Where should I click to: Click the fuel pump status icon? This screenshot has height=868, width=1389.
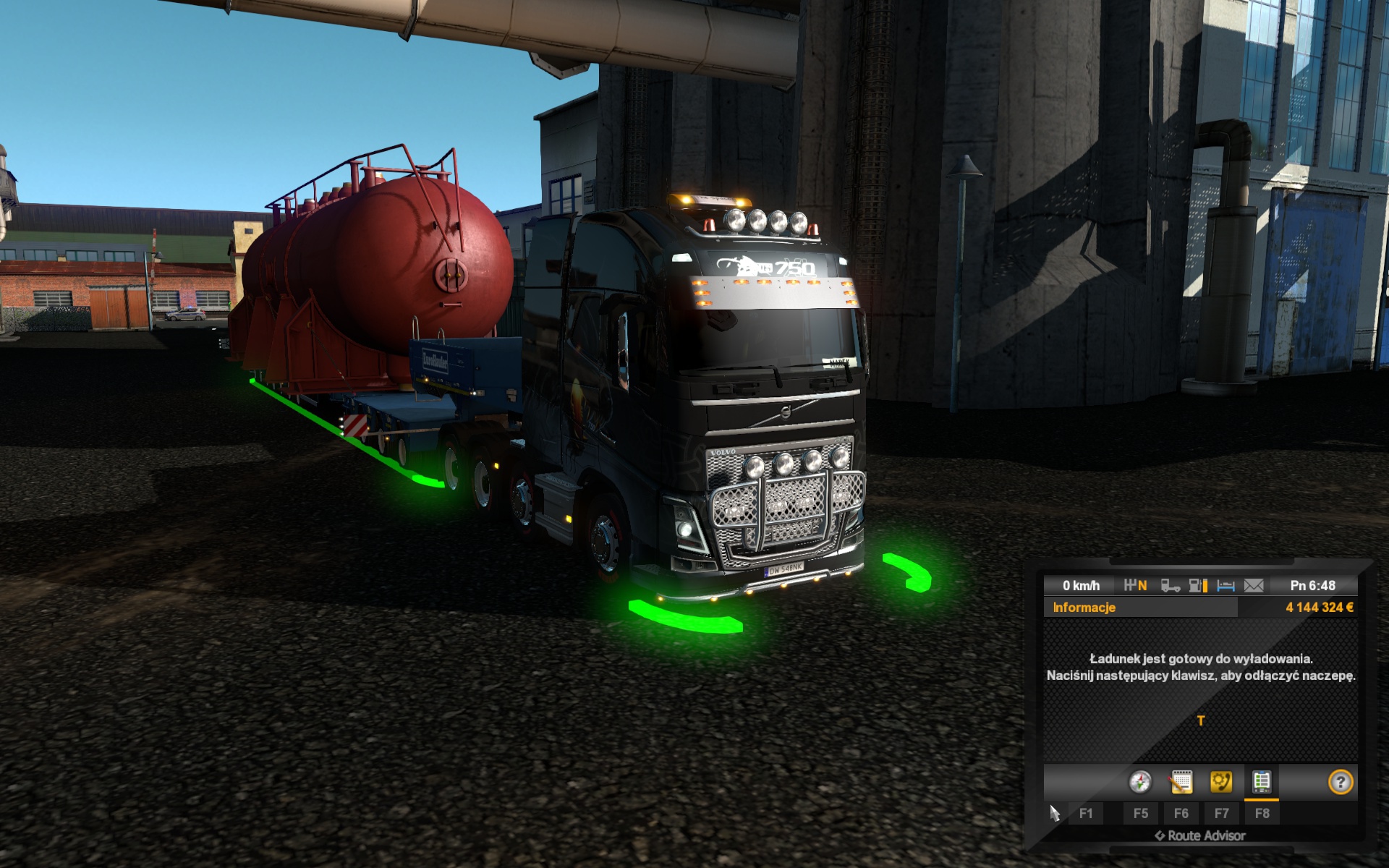tap(1198, 585)
